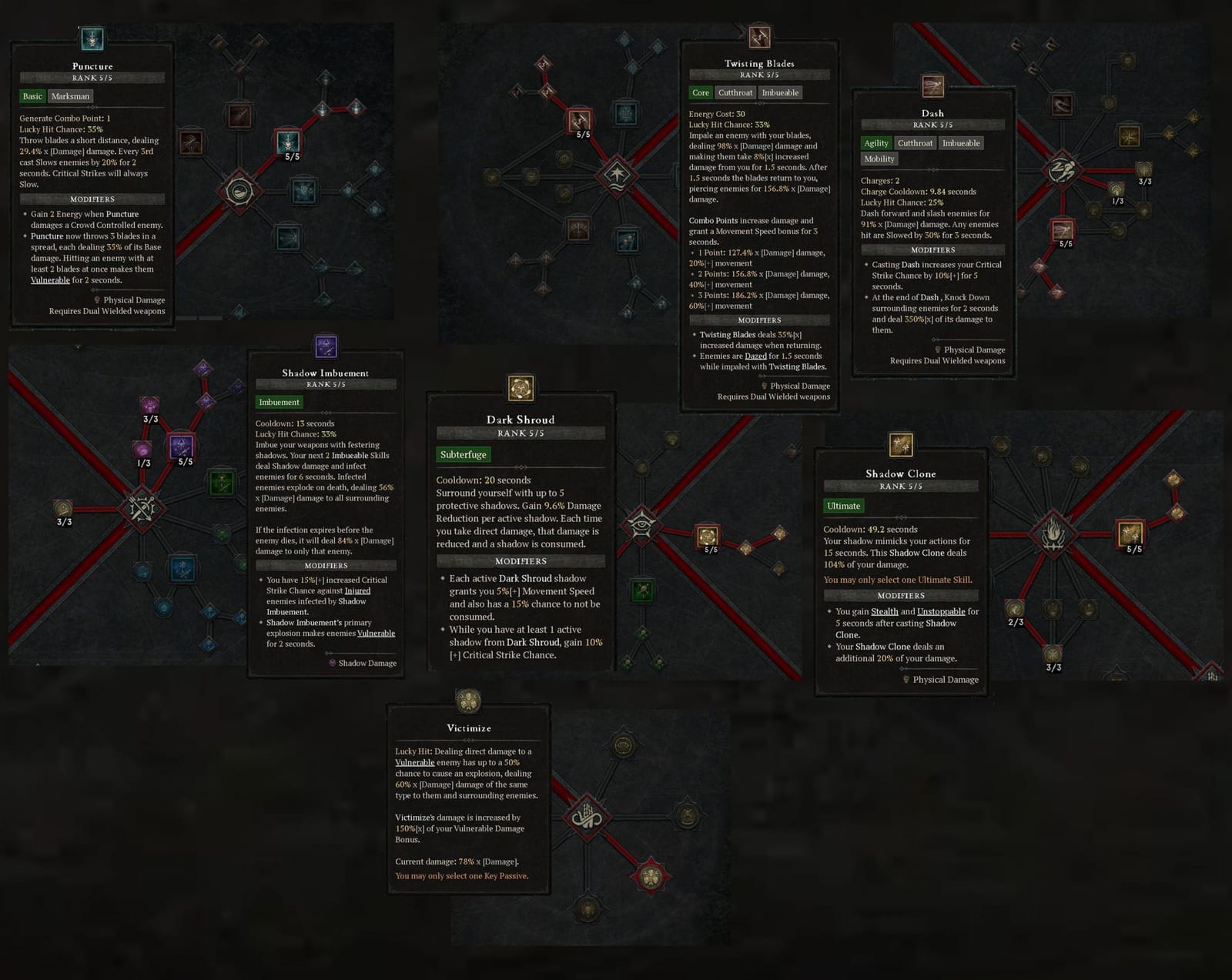Expand the Modifiers section in the Dash tooltip

click(932, 249)
